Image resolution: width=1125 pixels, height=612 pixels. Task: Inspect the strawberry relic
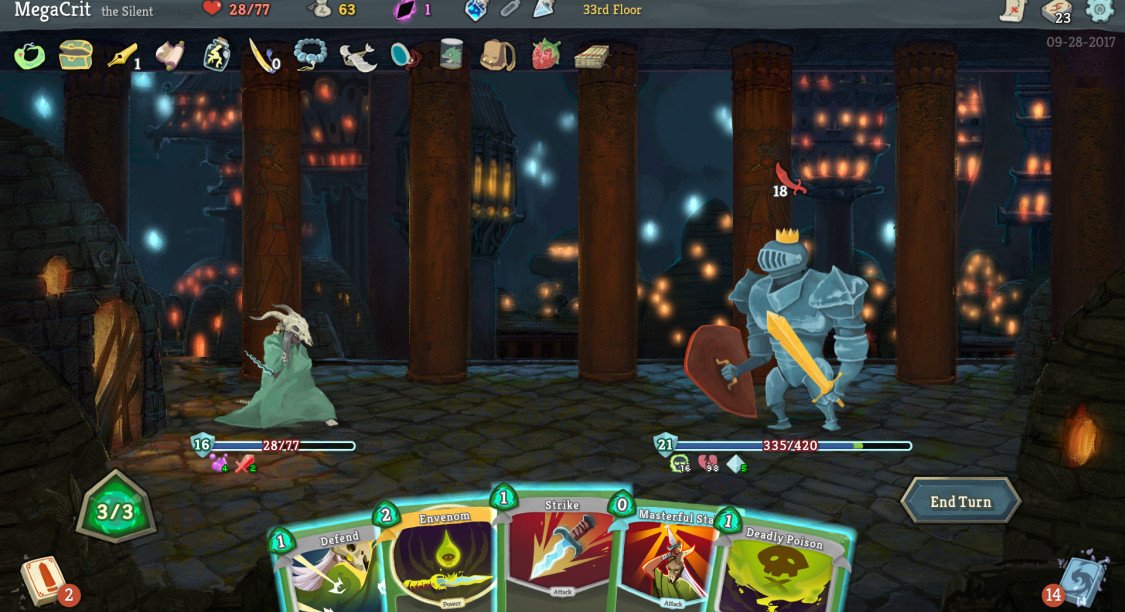click(x=545, y=54)
